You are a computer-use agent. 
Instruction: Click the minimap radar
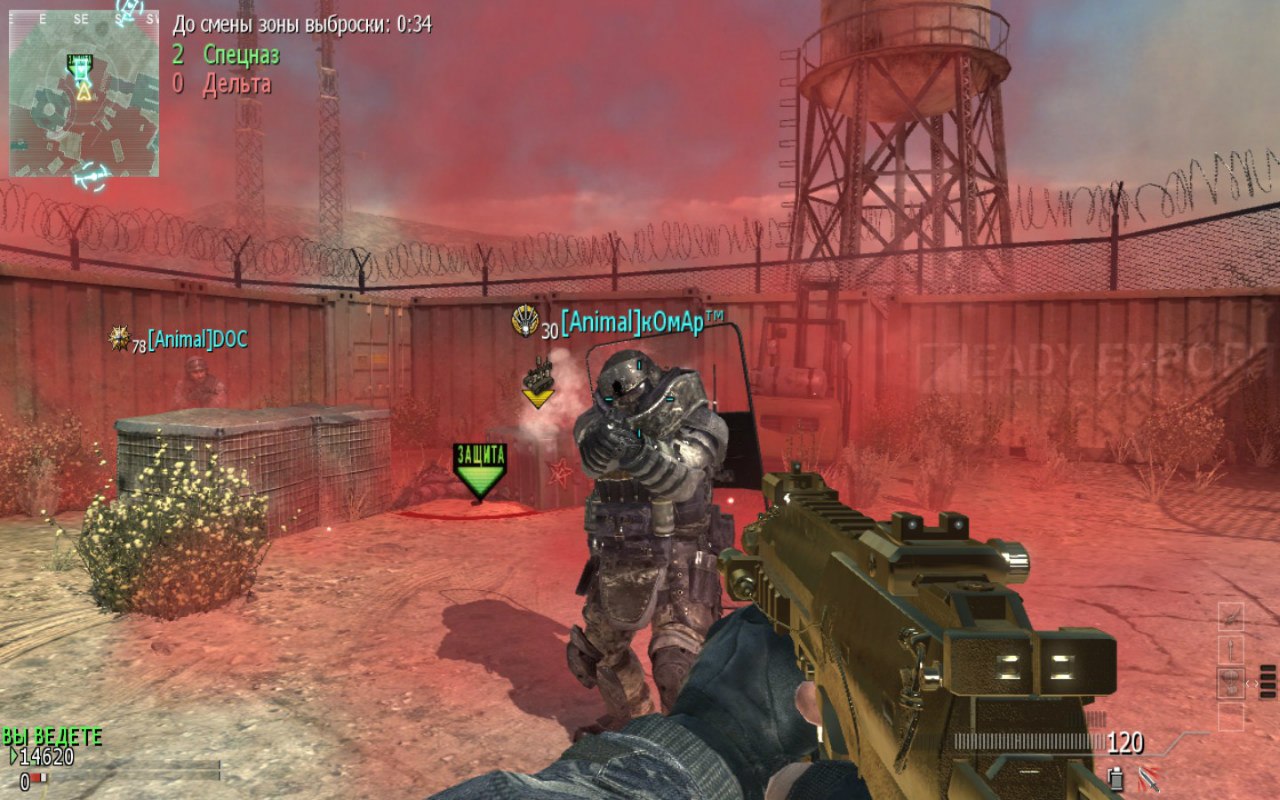coord(84,93)
